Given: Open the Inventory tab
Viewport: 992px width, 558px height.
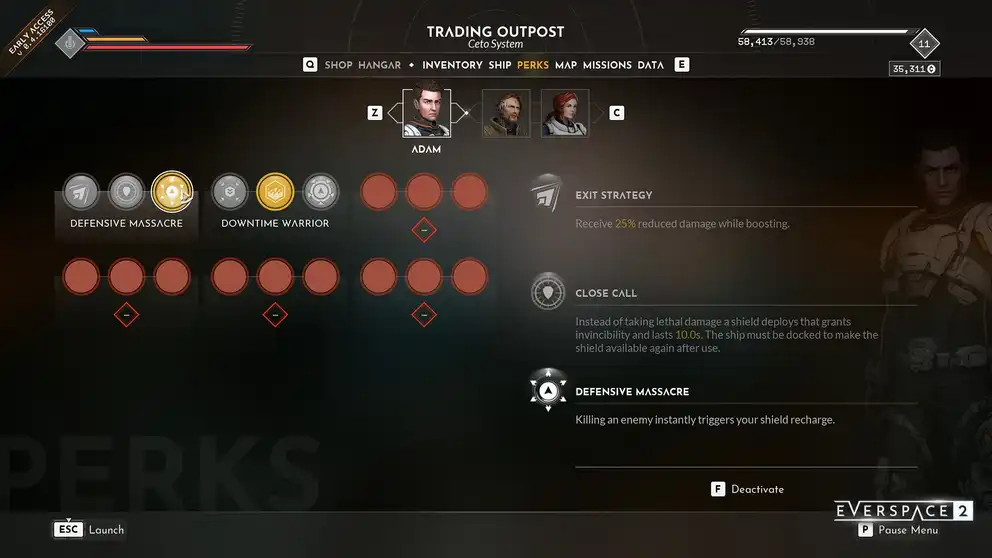Looking at the screenshot, I should click(452, 65).
